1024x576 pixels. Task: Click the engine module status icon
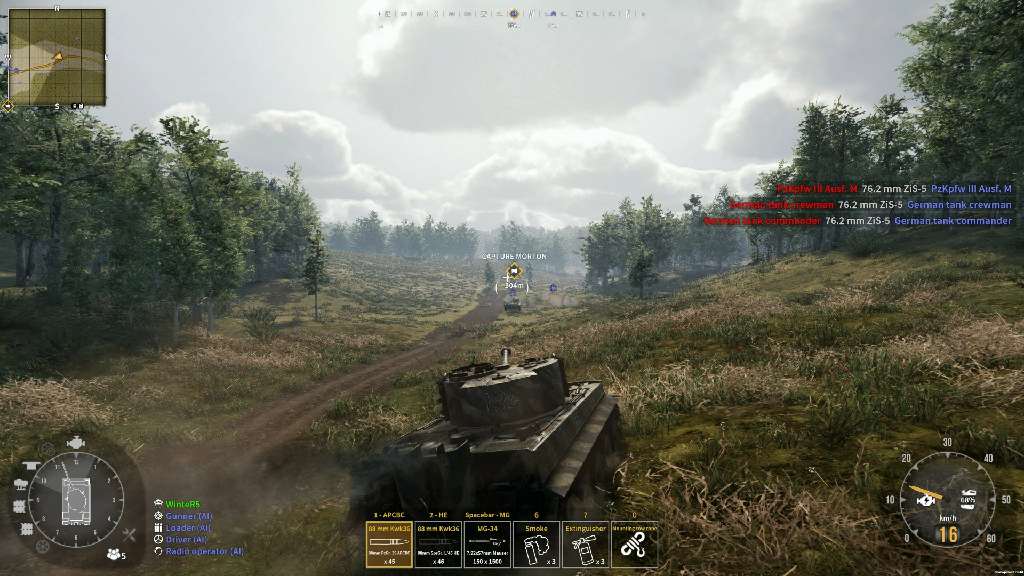click(75, 443)
